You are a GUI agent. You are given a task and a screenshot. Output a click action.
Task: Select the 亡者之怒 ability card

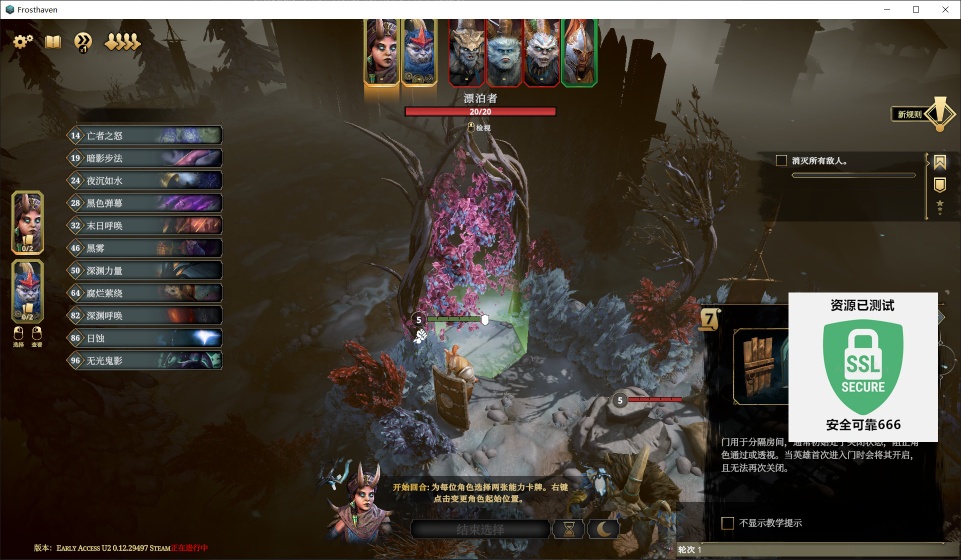pos(145,136)
